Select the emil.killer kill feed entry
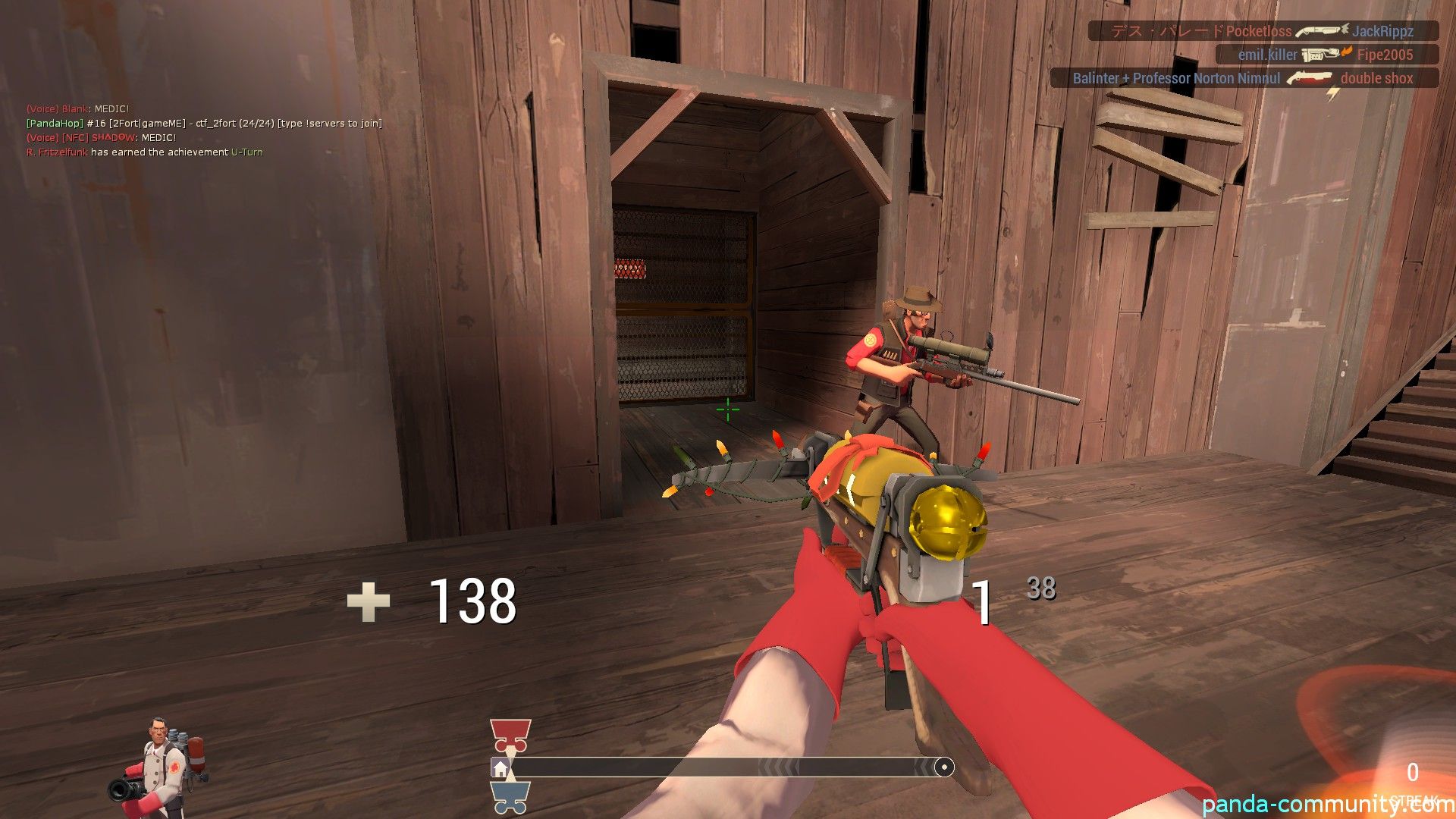 (x=1326, y=55)
